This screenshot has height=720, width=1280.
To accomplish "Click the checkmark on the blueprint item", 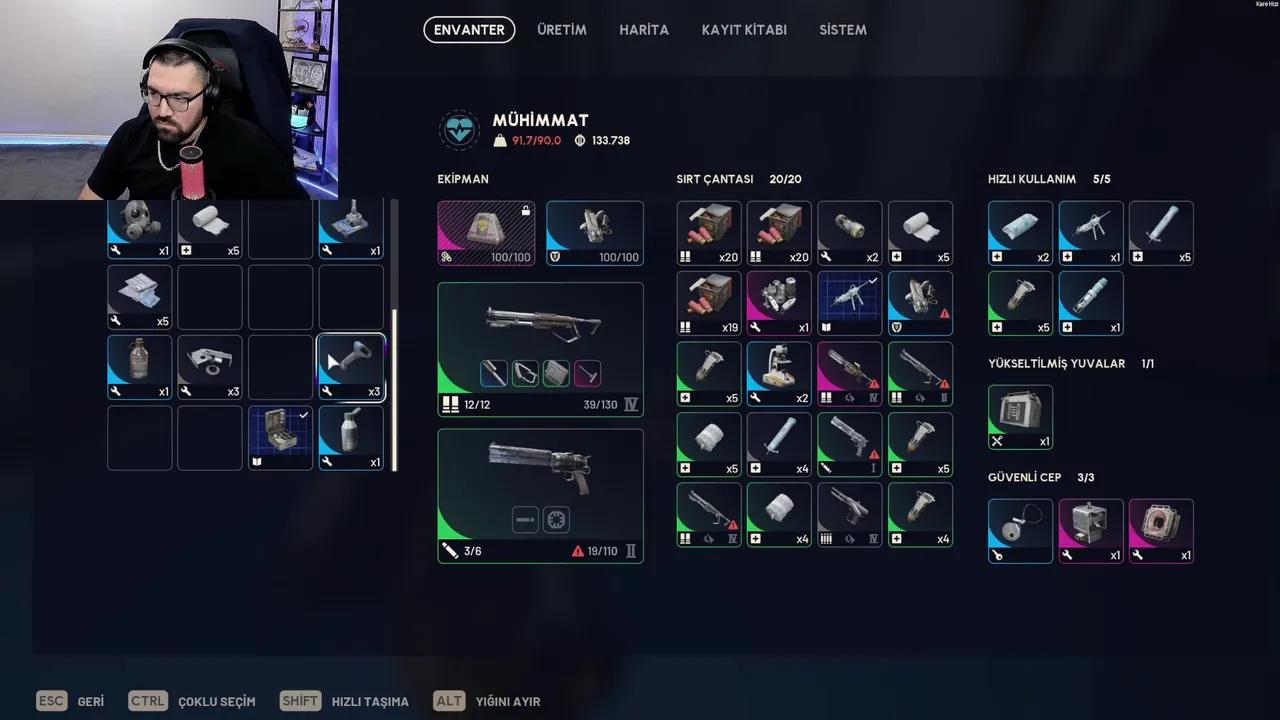I will click(x=872, y=281).
